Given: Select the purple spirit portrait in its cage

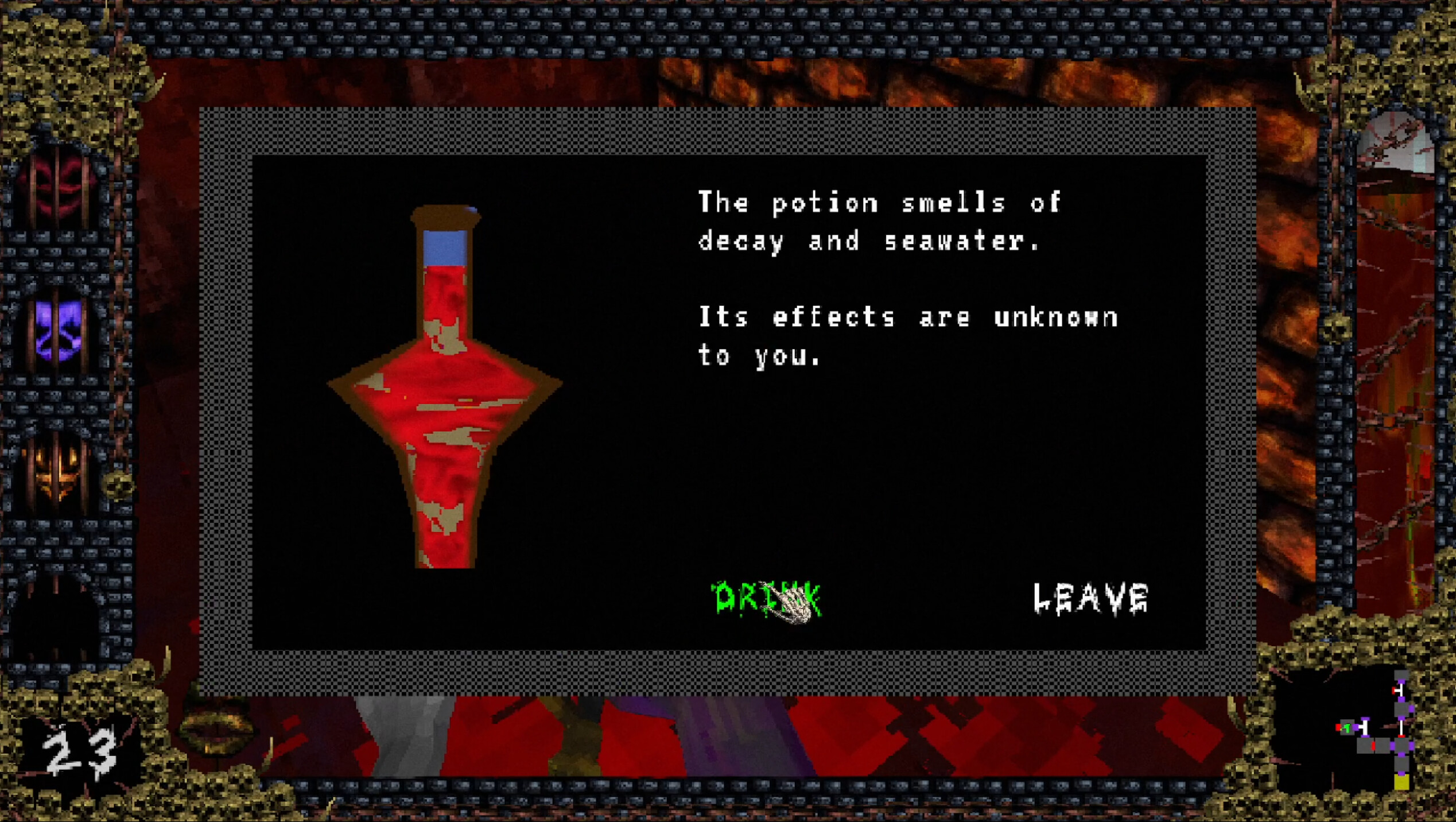Looking at the screenshot, I should pos(57,327).
